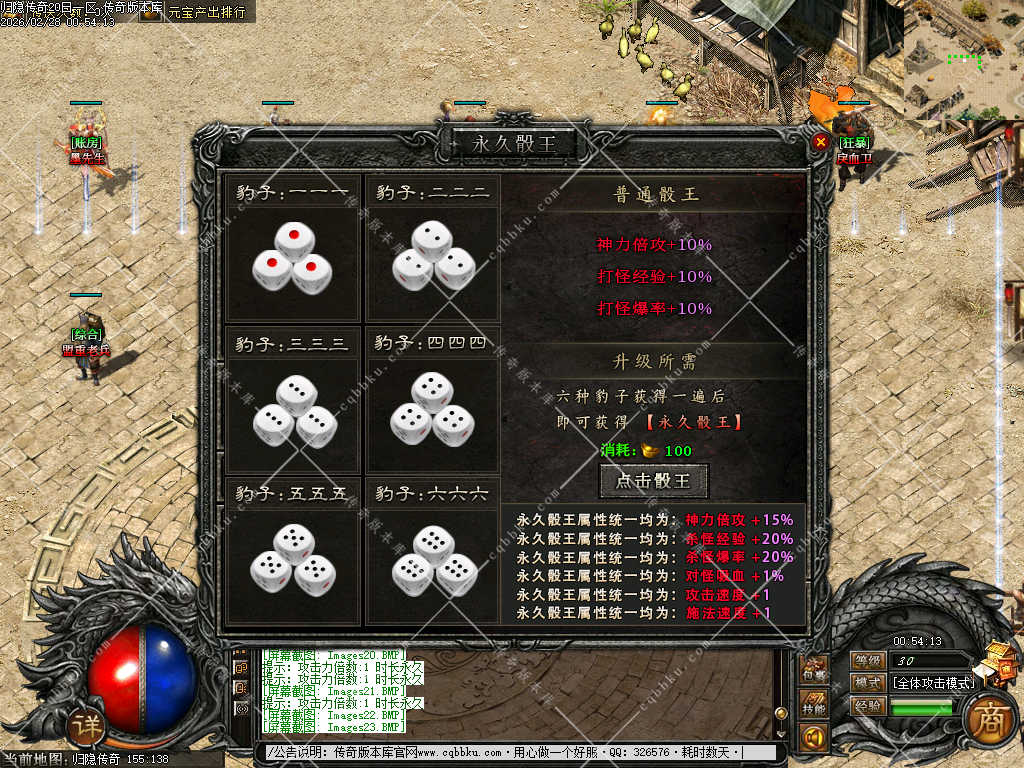Select the 豹子:二二二 dice tile

point(432,257)
